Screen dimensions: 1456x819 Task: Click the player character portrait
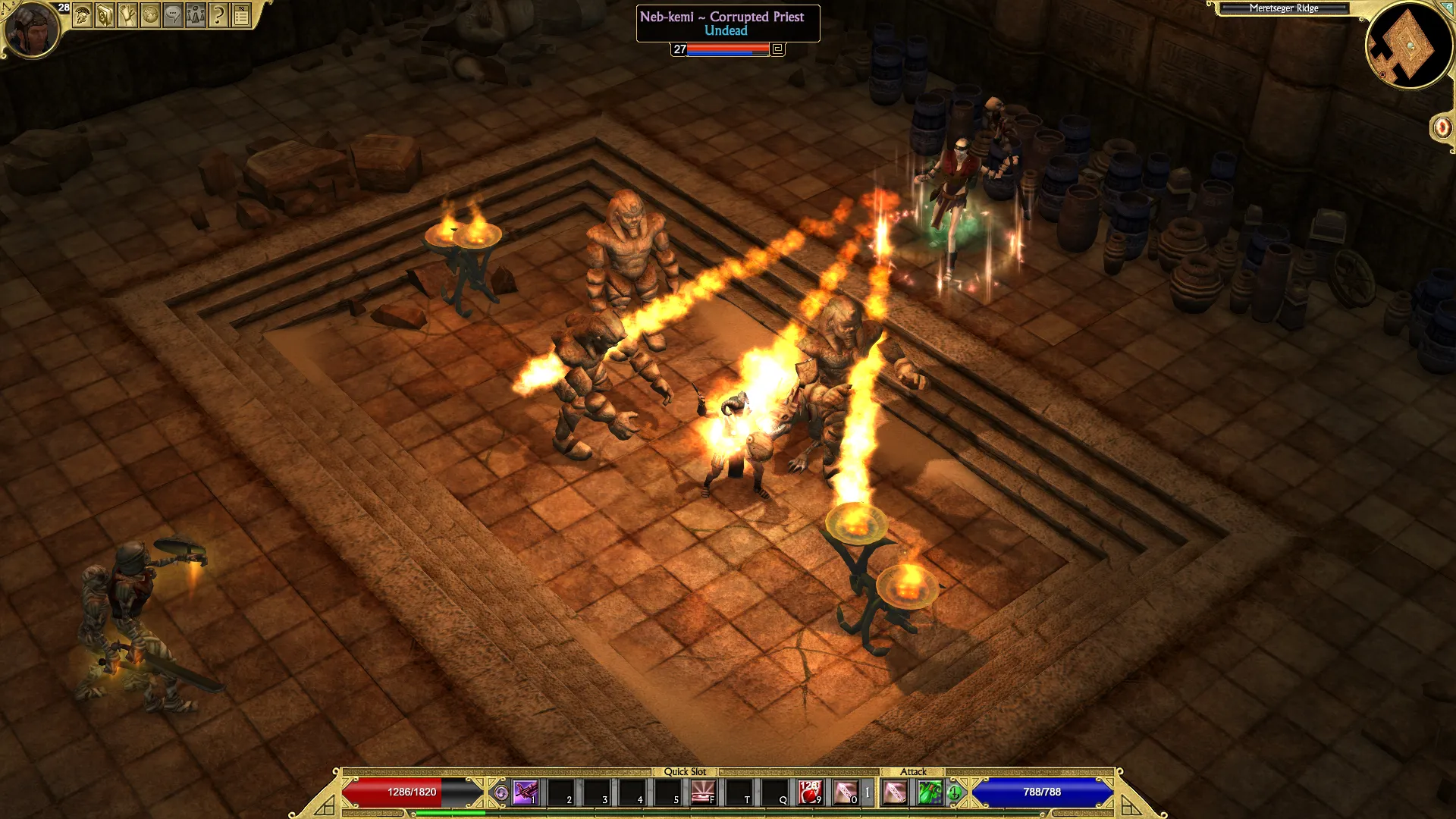31,30
